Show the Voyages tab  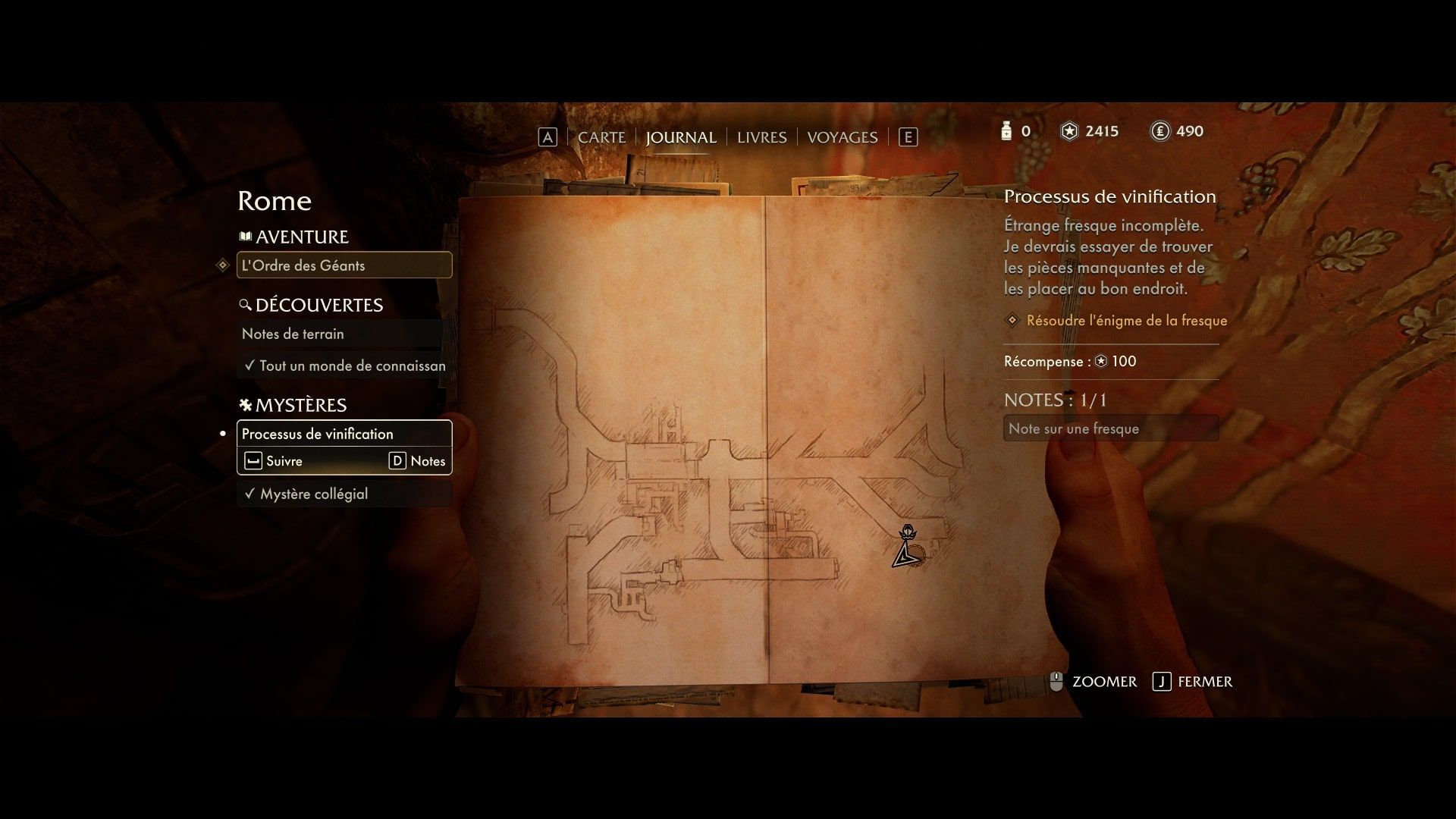842,137
